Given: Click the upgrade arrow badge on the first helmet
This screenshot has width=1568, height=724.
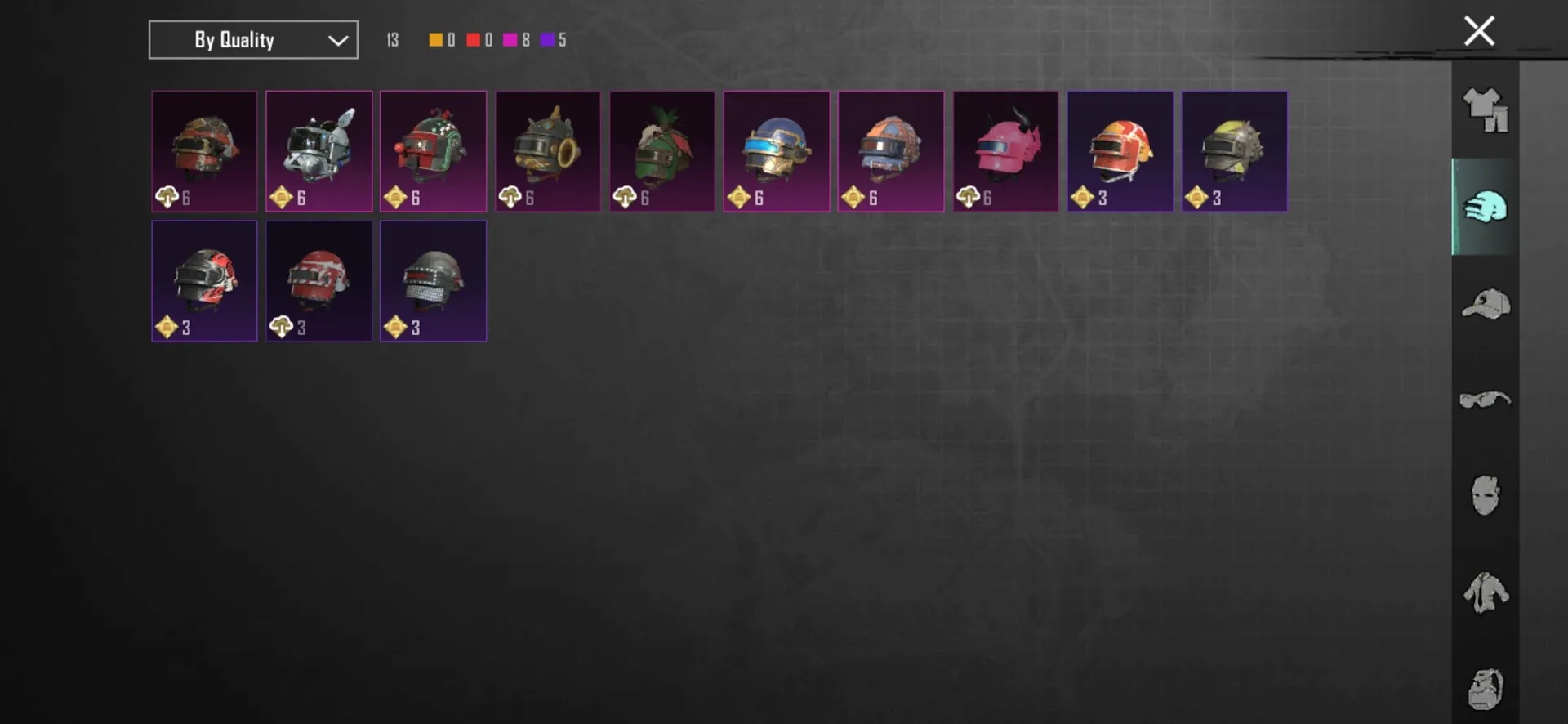Looking at the screenshot, I should click(167, 196).
